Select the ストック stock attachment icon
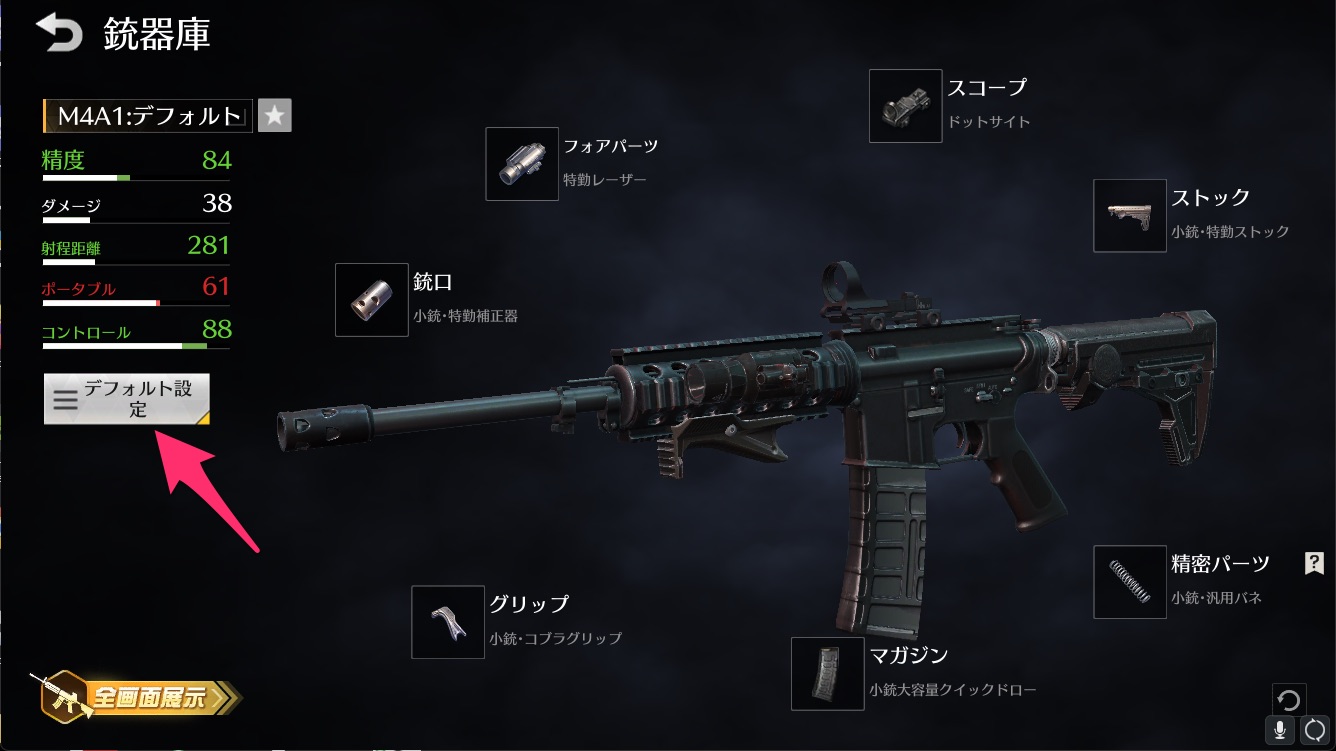The width and height of the screenshot is (1336, 751). [1129, 217]
